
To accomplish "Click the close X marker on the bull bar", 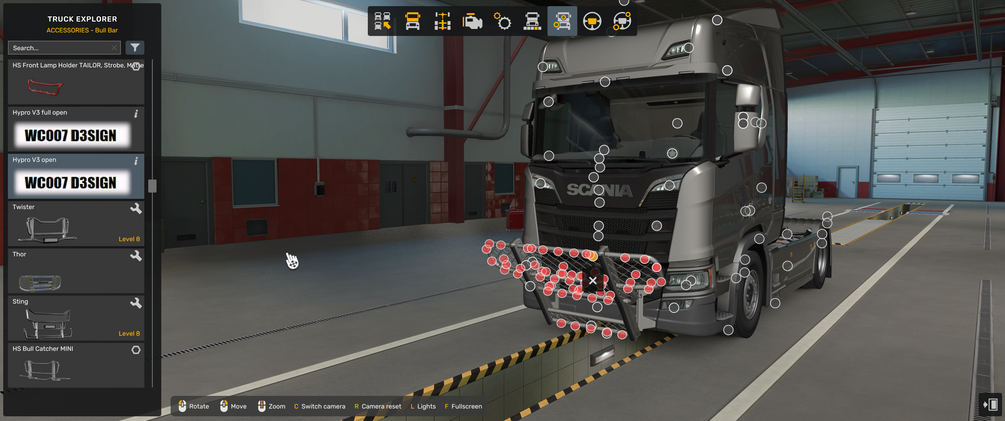I will point(593,281).
